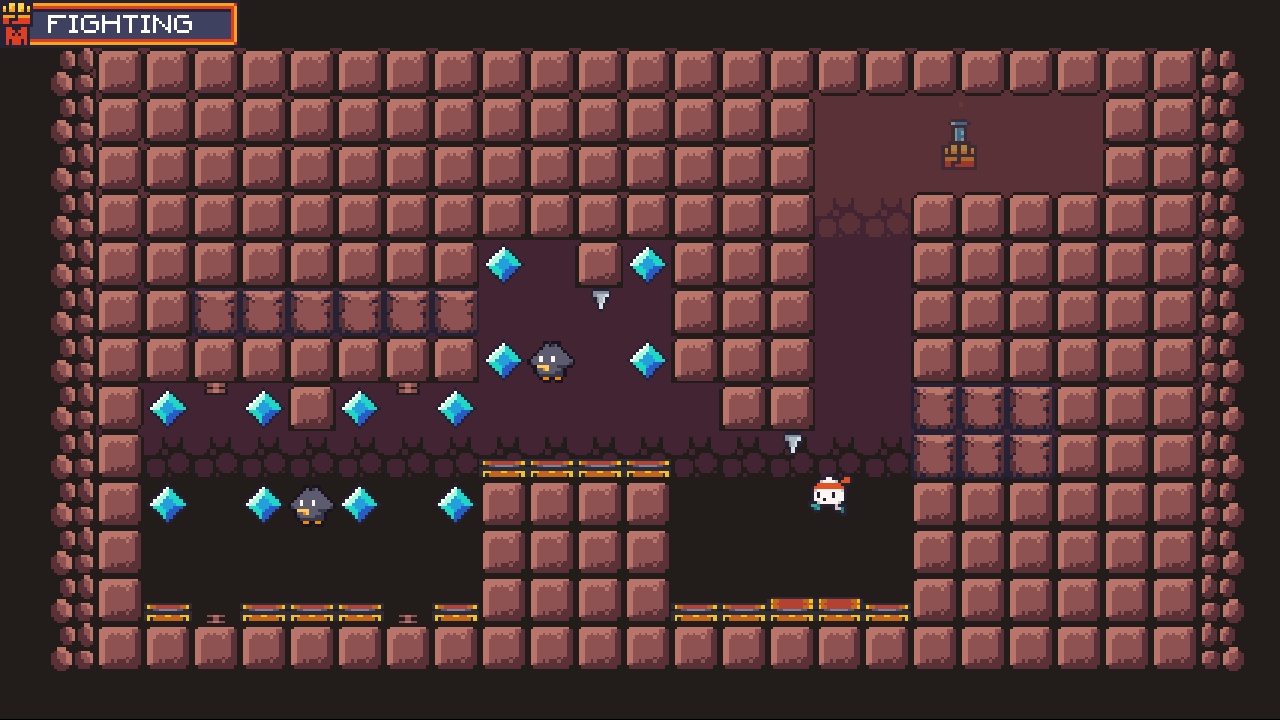This screenshot has height=720, width=1280.
Task: Click the lone gem in the bottom-left cavern
Action: (x=168, y=504)
